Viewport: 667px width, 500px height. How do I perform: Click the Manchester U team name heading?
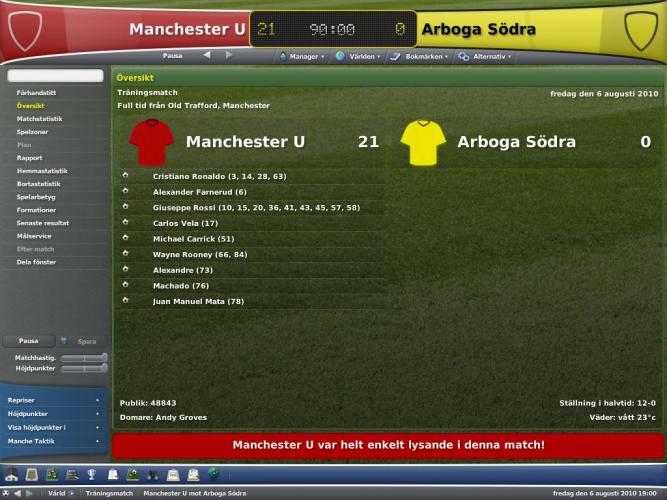(245, 142)
